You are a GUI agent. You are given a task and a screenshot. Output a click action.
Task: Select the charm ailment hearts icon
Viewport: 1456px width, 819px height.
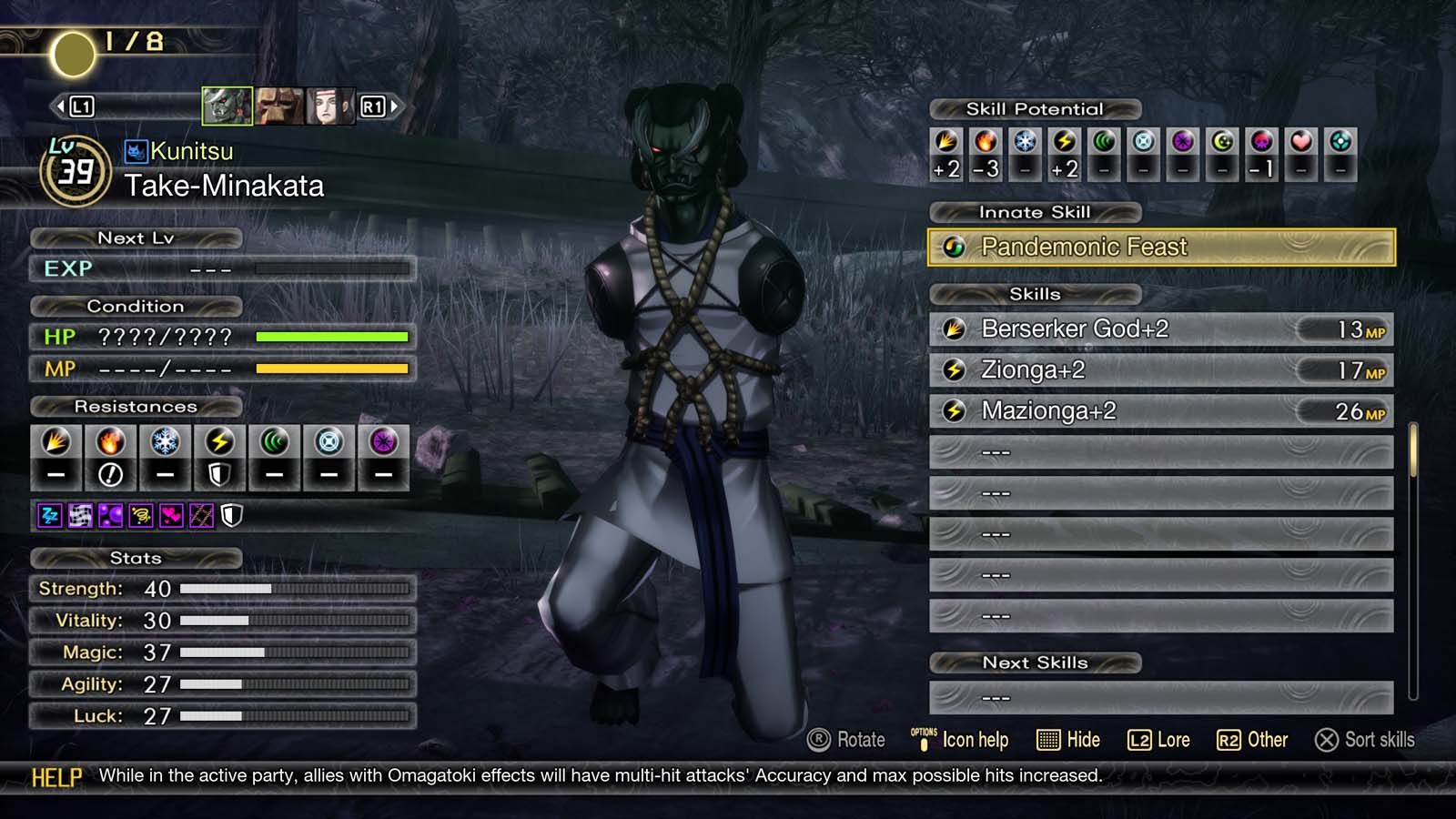point(170,517)
